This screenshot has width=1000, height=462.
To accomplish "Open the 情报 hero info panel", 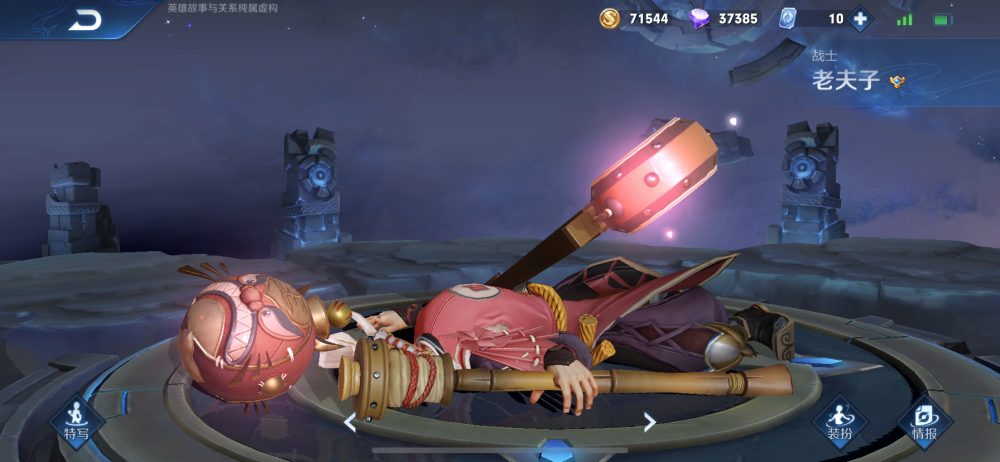I will 925,420.
